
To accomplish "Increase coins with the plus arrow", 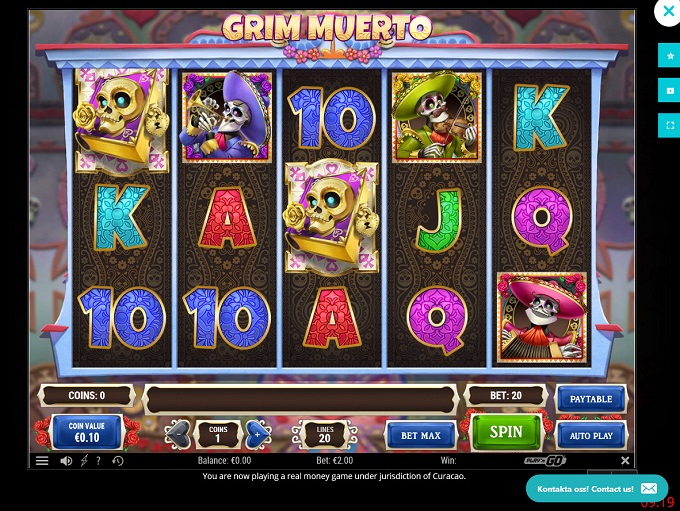I will pyautogui.click(x=257, y=434).
